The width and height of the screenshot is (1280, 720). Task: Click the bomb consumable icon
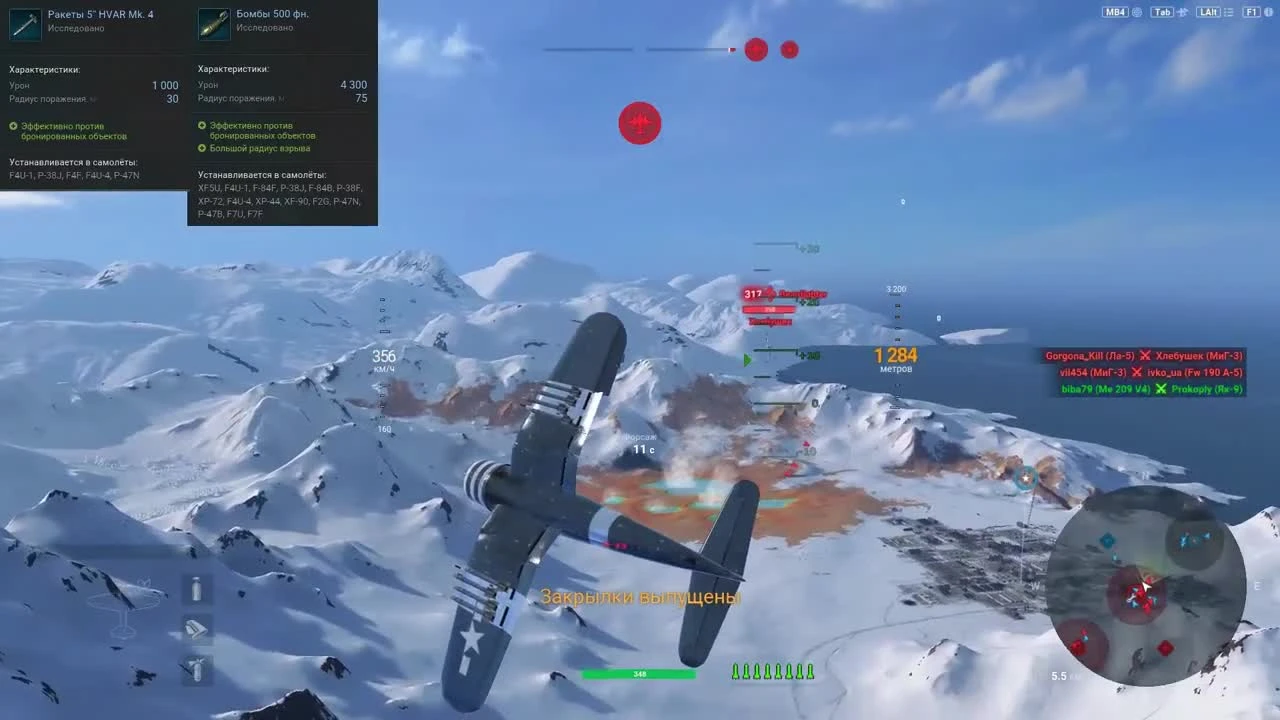pyautogui.click(x=196, y=668)
